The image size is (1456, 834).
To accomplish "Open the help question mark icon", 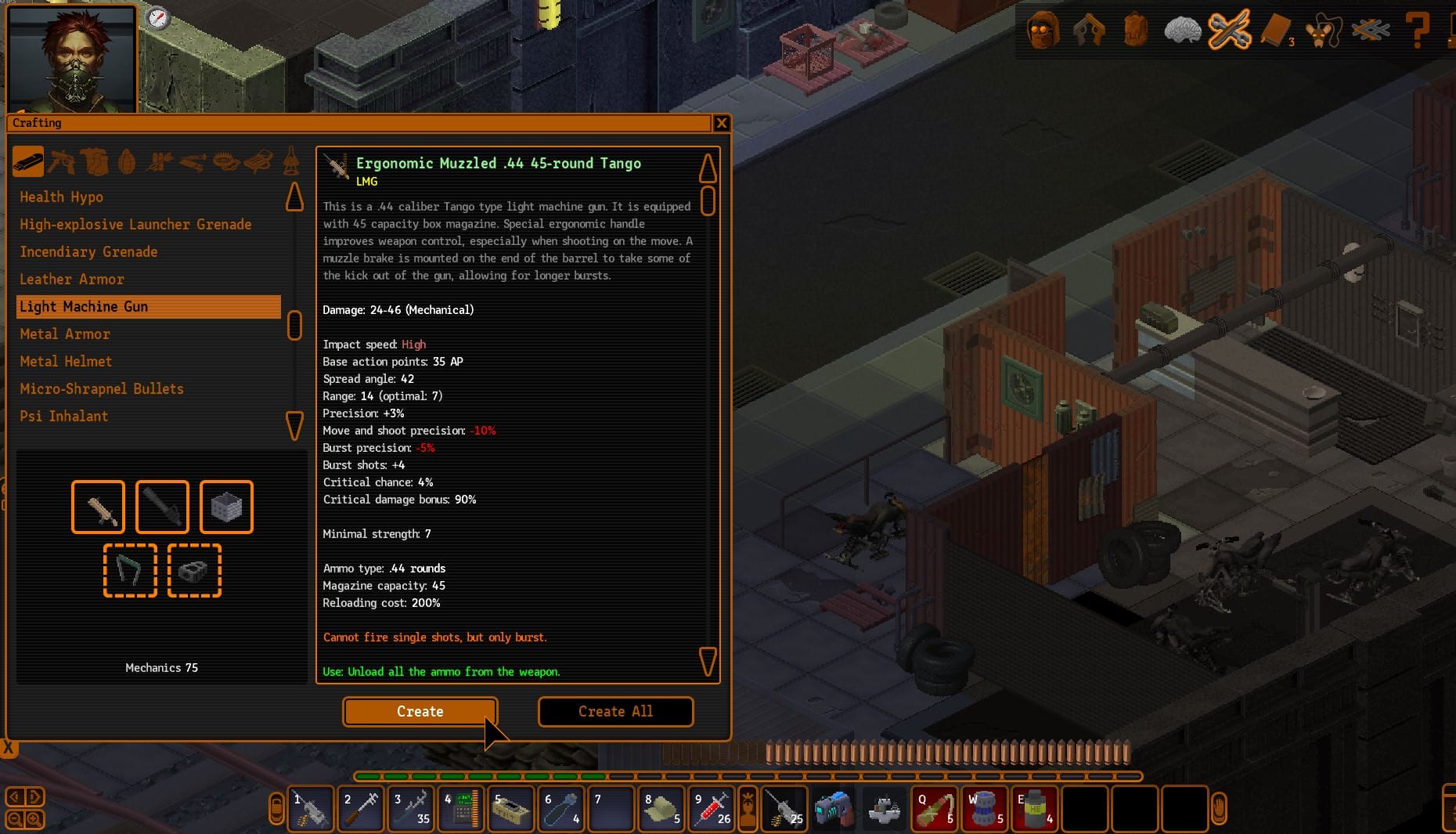I will pyautogui.click(x=1417, y=31).
